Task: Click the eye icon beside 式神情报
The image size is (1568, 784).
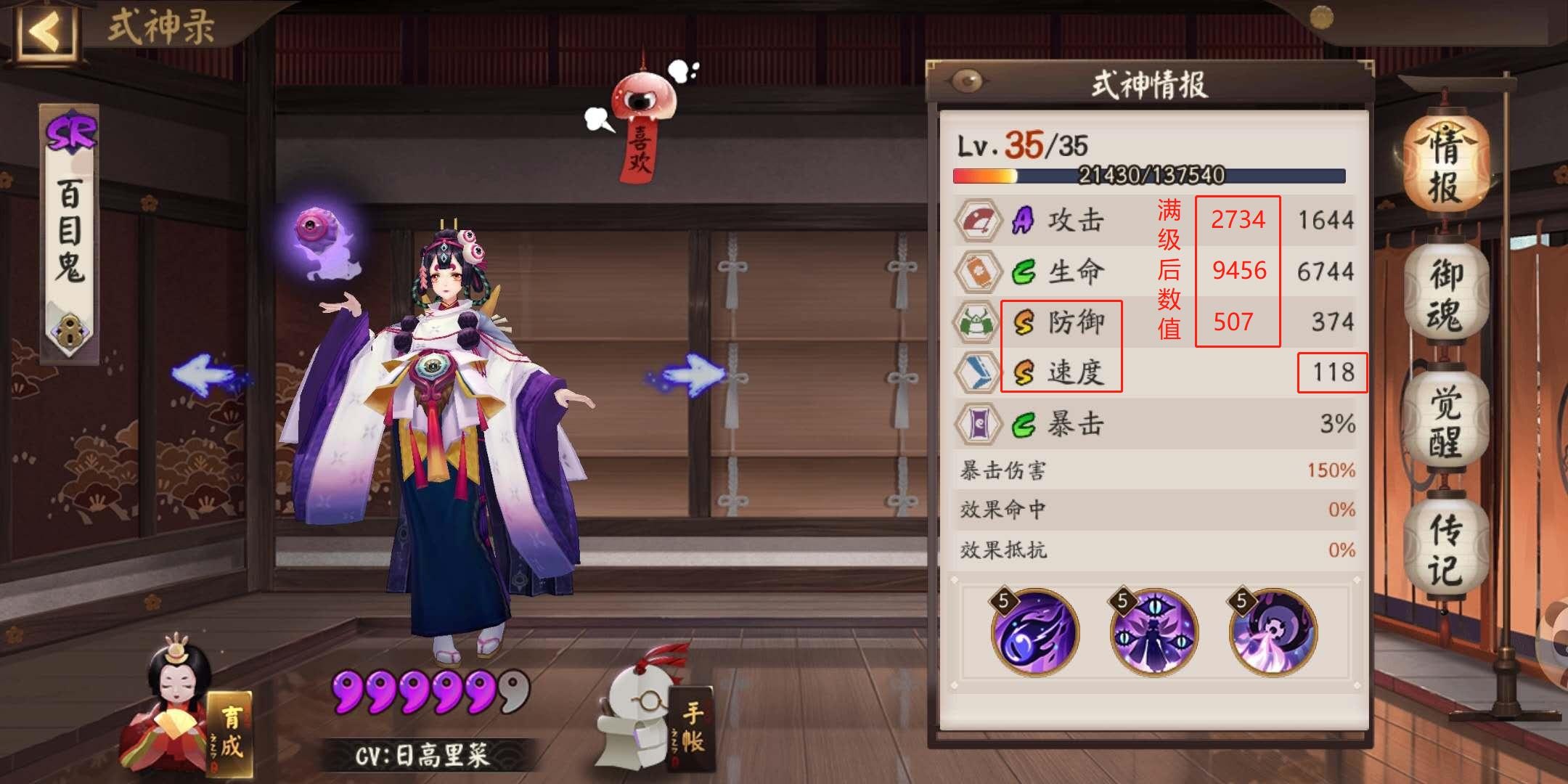Action: pos(966,81)
